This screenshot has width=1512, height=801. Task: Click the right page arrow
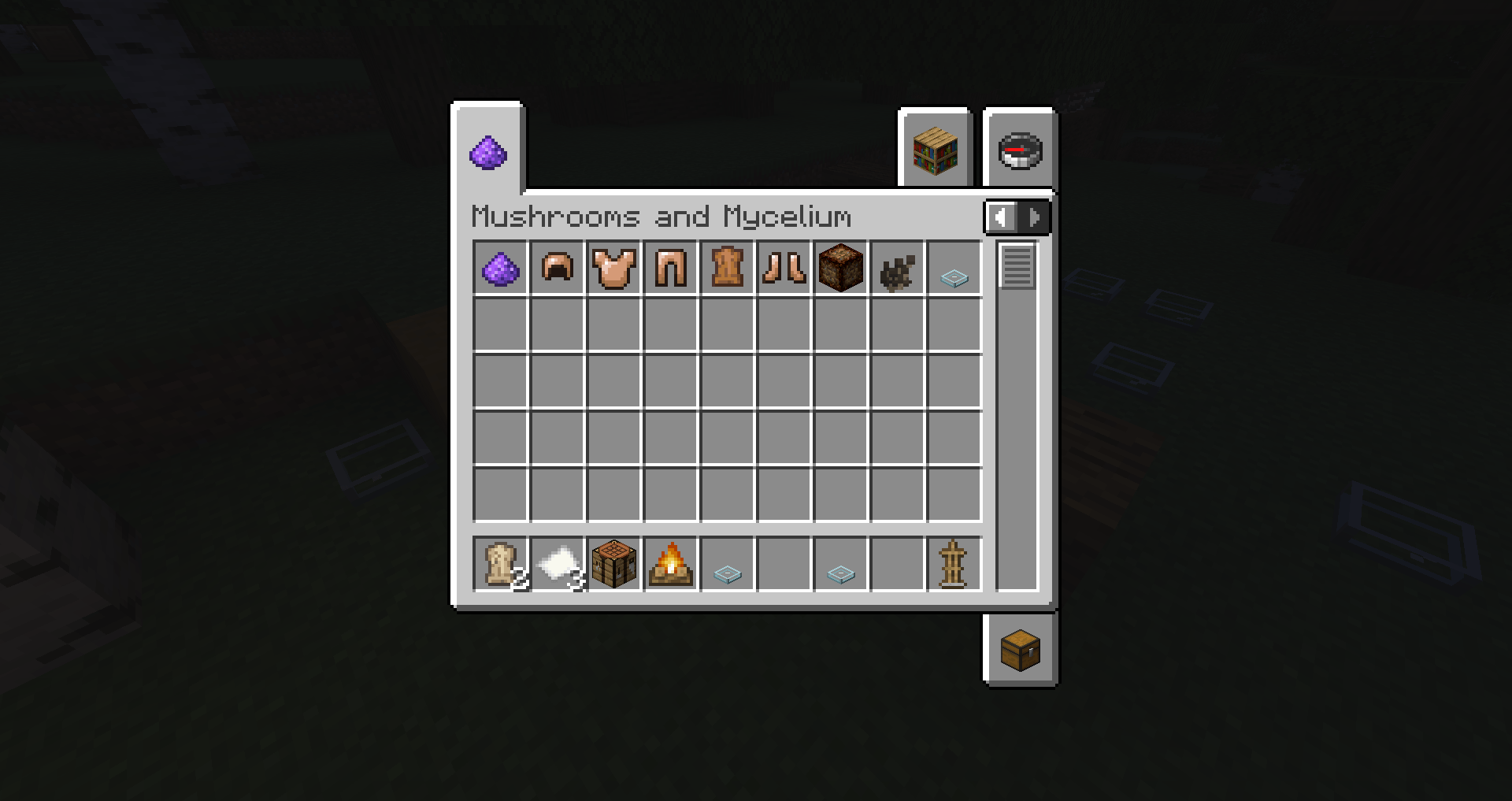(x=1033, y=217)
